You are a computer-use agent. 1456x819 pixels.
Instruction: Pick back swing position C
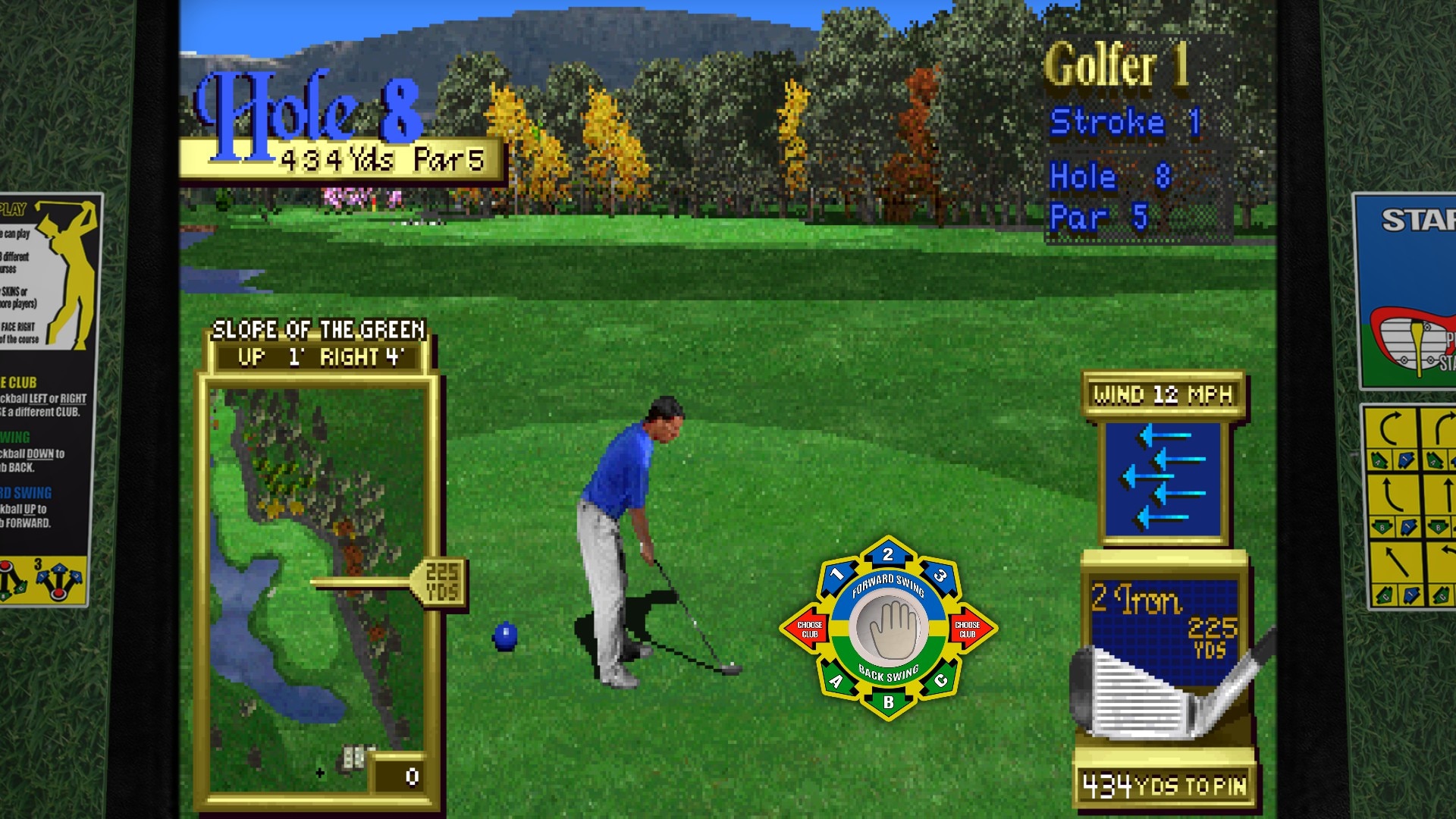[941, 680]
